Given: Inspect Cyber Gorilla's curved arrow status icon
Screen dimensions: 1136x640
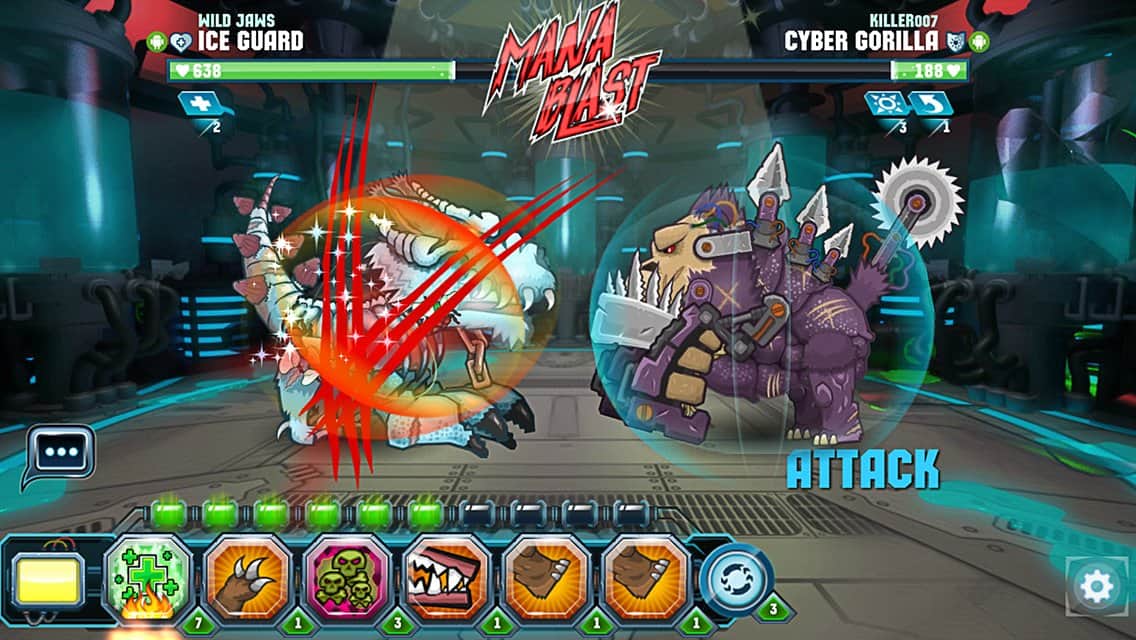Looking at the screenshot, I should point(931,103).
